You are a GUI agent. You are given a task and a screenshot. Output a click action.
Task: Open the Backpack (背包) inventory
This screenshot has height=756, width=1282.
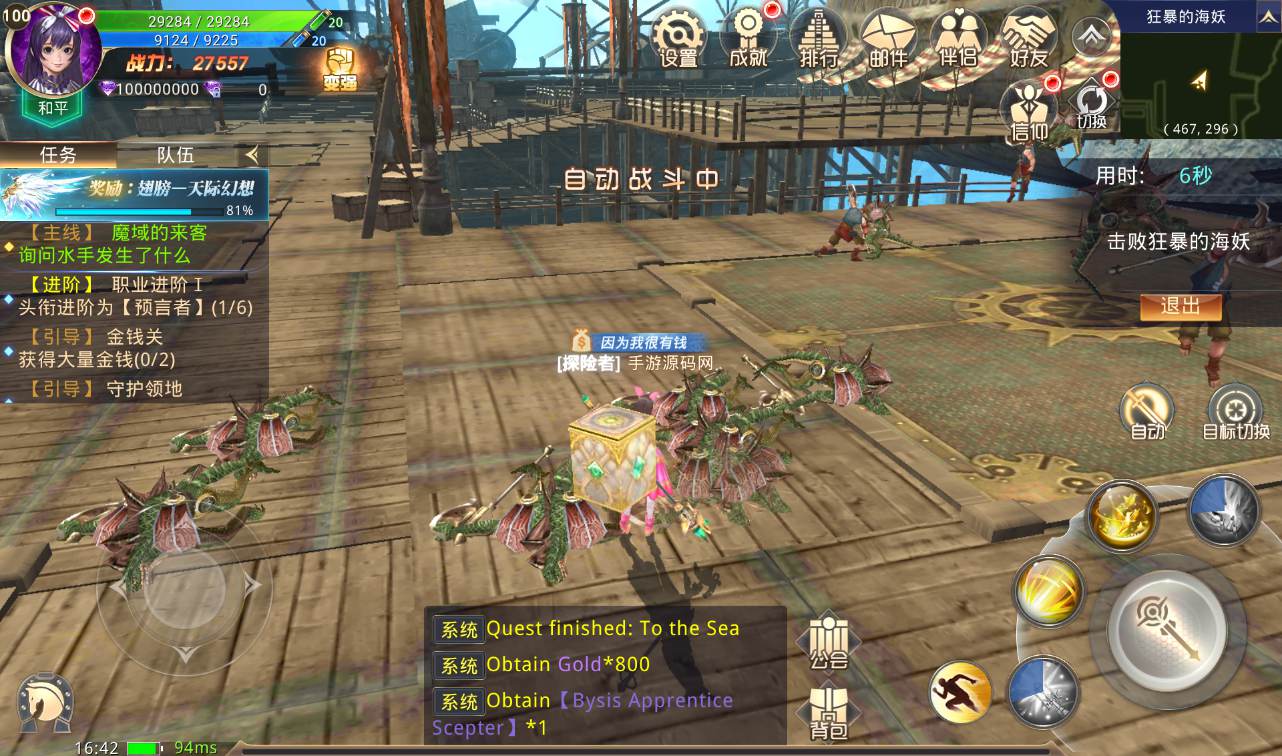coord(828,710)
